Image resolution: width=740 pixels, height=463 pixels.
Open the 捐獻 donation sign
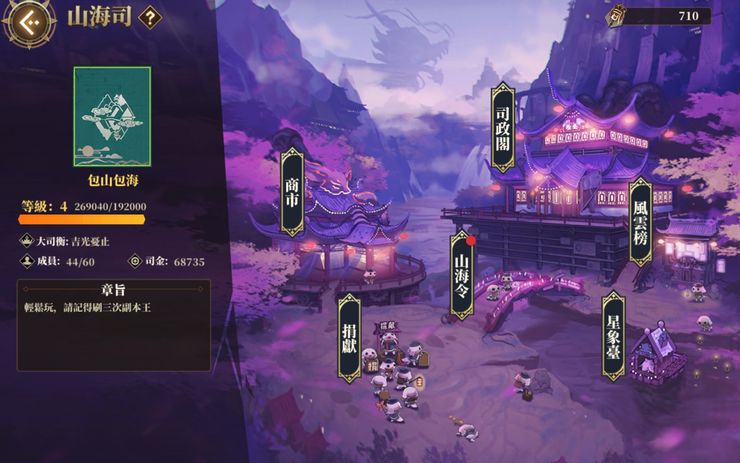click(x=349, y=338)
